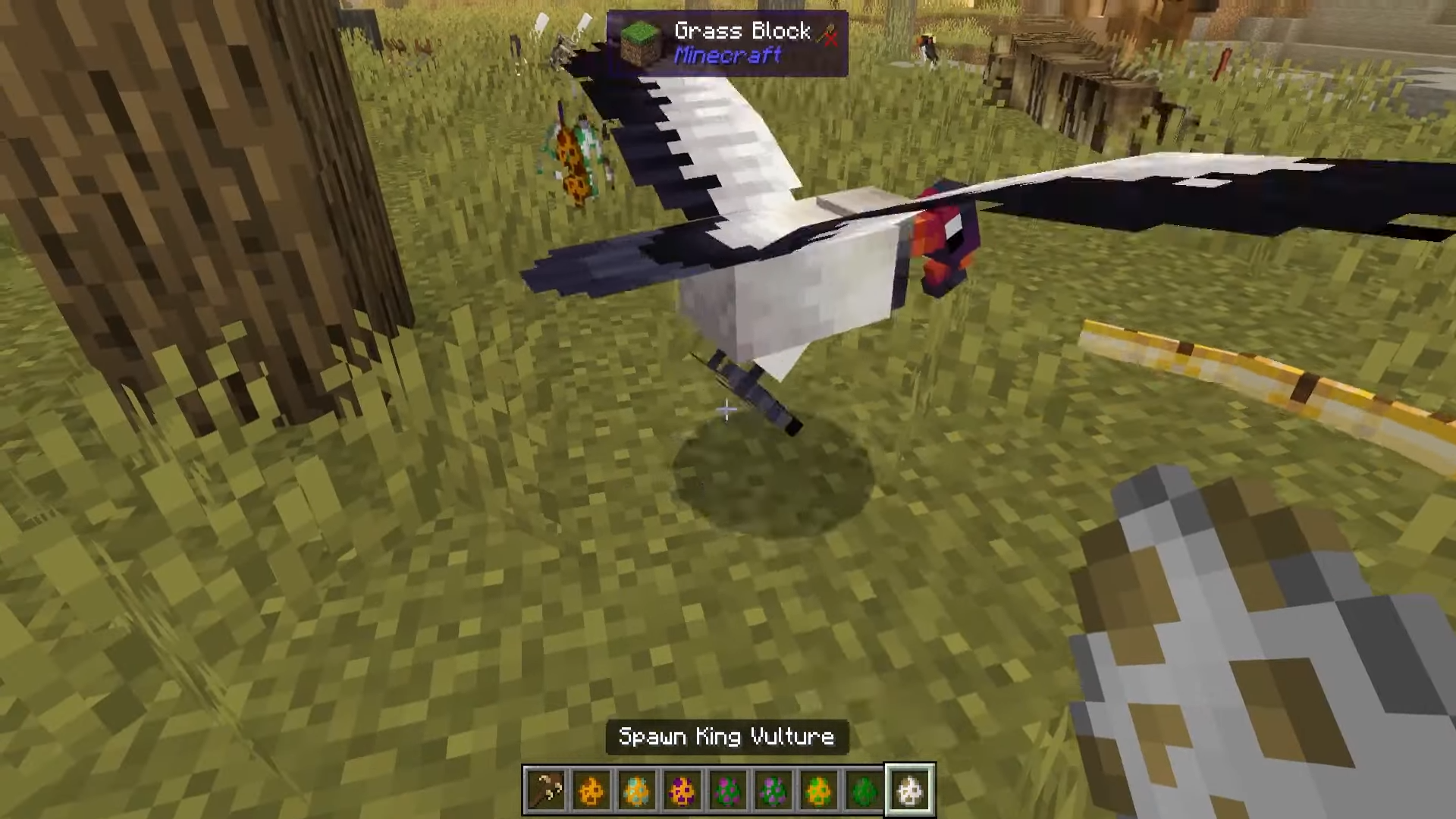Select the wooden club hotbar slot
This screenshot has width=1456, height=819.
(546, 790)
